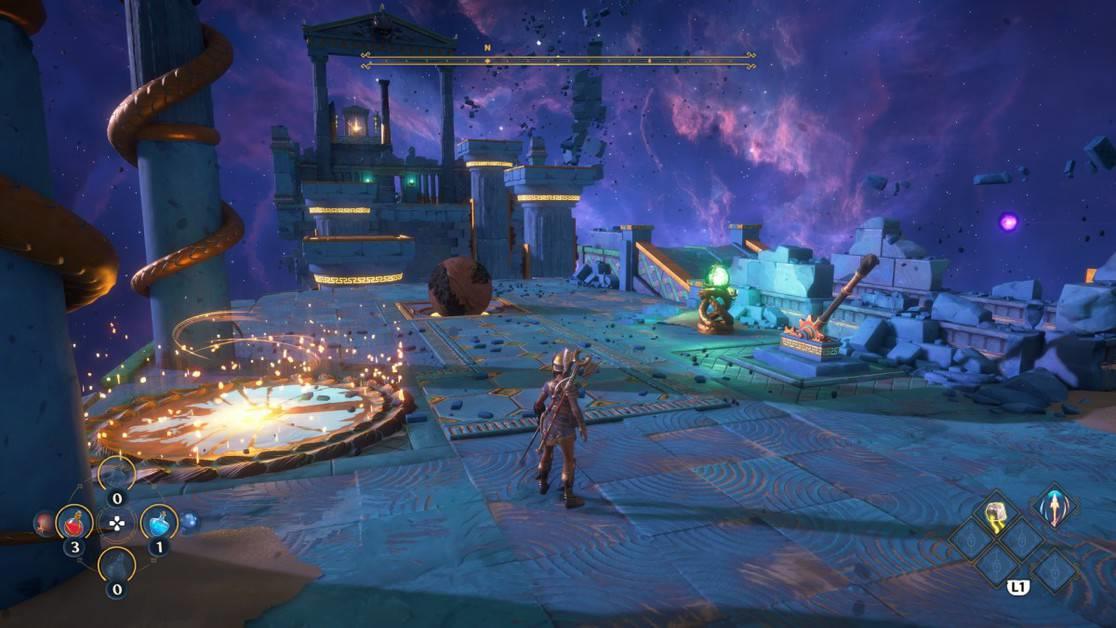This screenshot has width=1116, height=628.
Task: Select the blue stamina potion slot
Action: click(159, 521)
